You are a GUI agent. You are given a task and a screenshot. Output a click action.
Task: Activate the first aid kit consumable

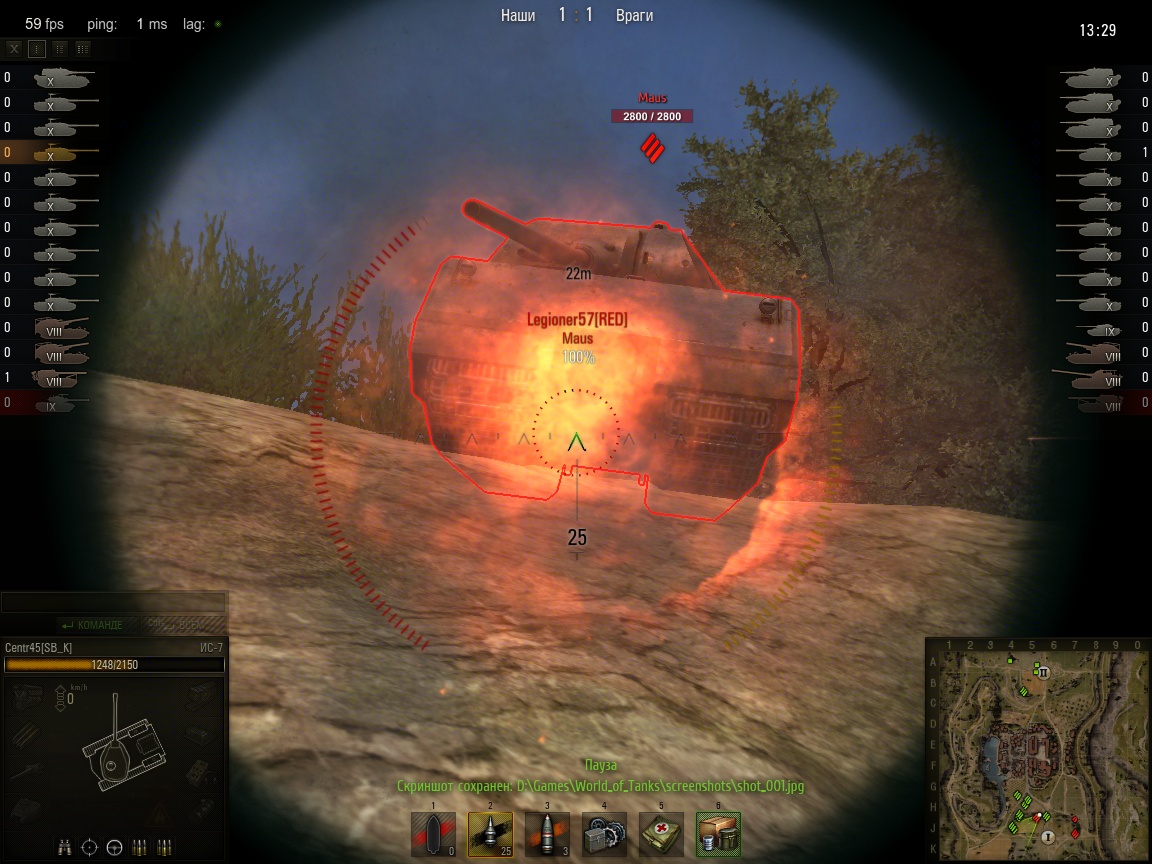661,834
